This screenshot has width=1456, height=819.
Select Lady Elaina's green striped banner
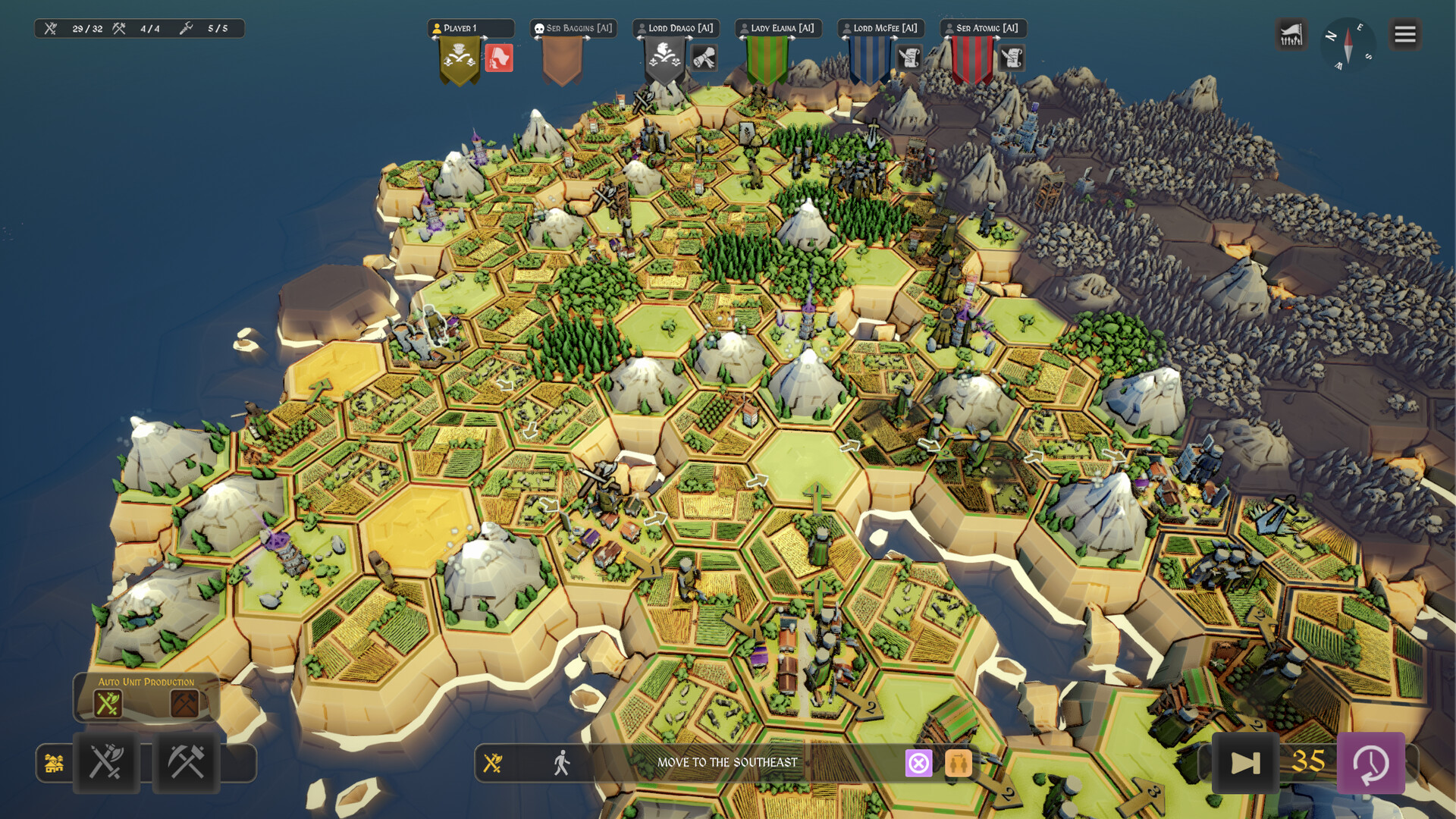767,61
